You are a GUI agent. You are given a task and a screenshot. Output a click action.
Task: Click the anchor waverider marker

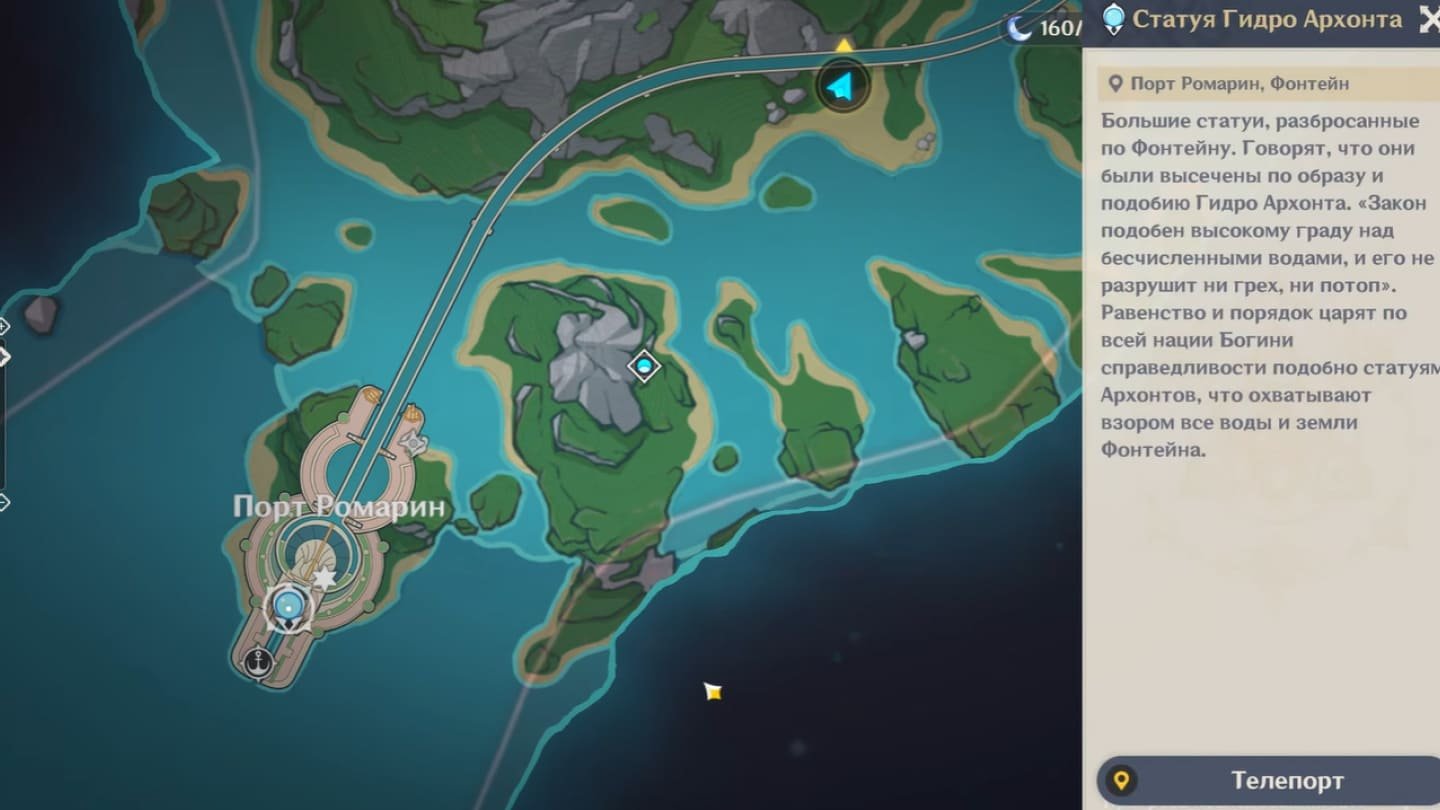click(260, 661)
